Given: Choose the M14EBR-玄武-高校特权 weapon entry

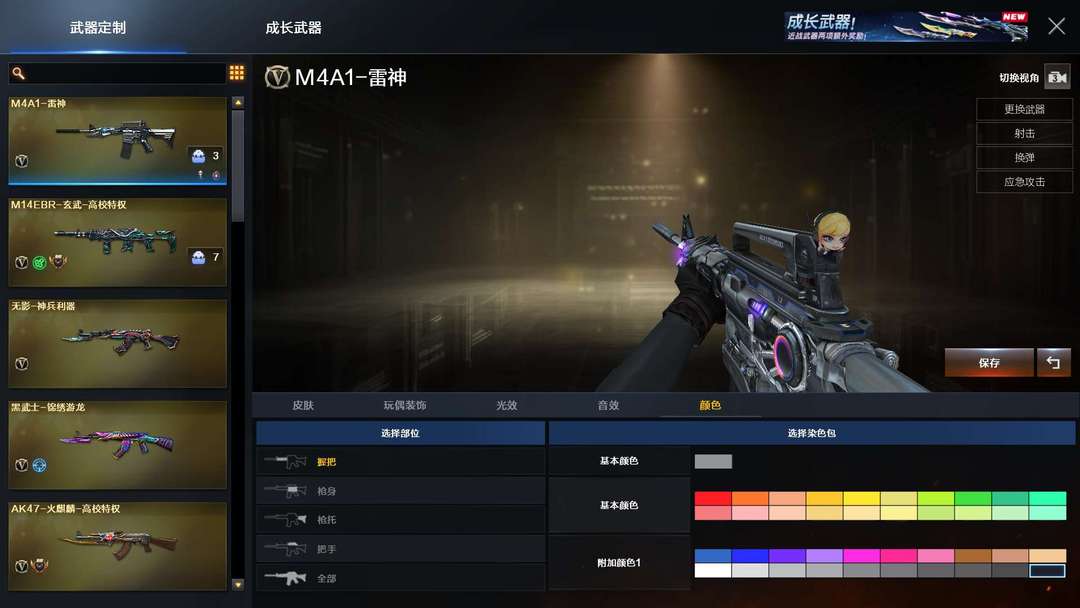Looking at the screenshot, I should tap(118, 241).
